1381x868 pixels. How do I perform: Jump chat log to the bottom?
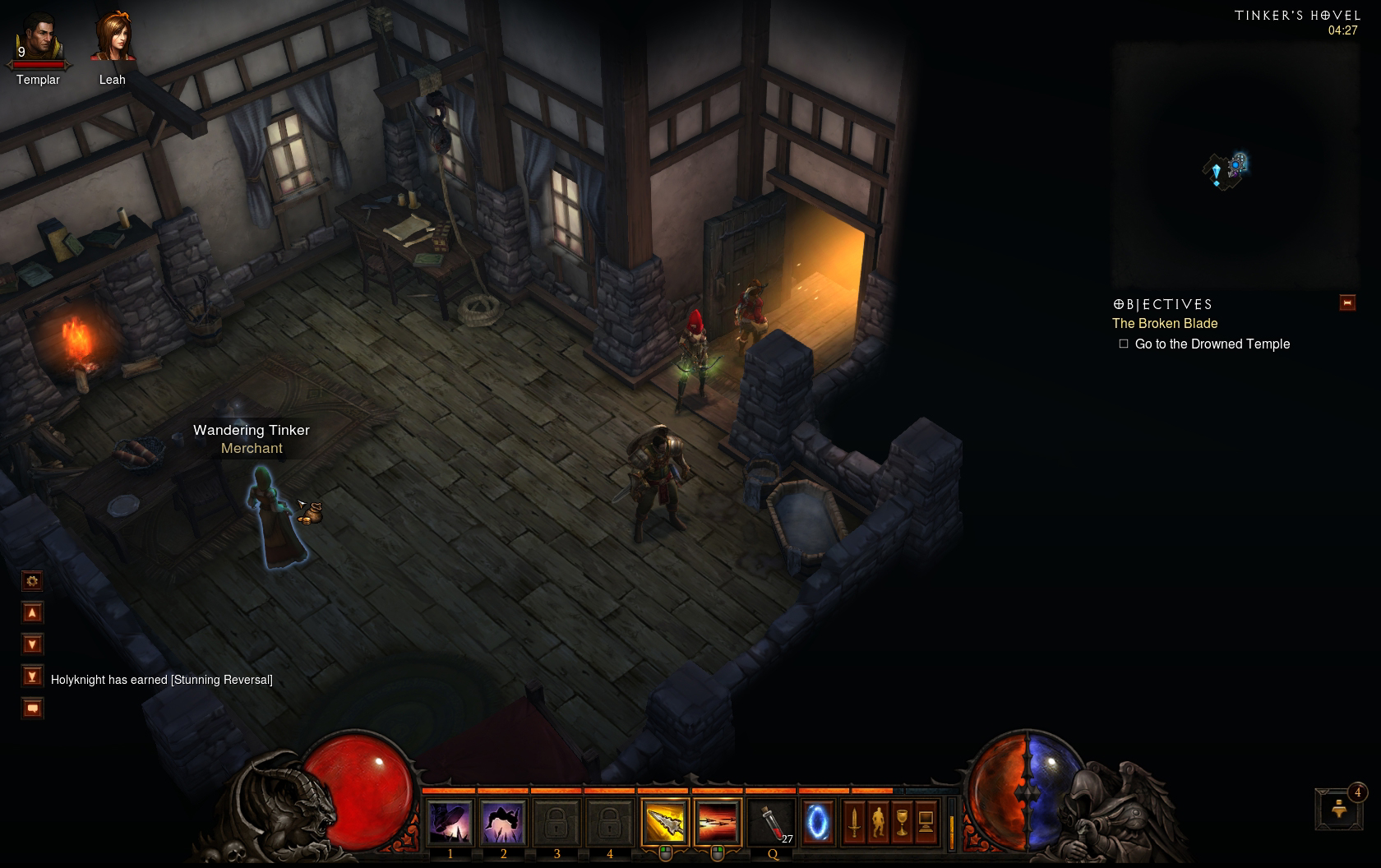(x=32, y=676)
